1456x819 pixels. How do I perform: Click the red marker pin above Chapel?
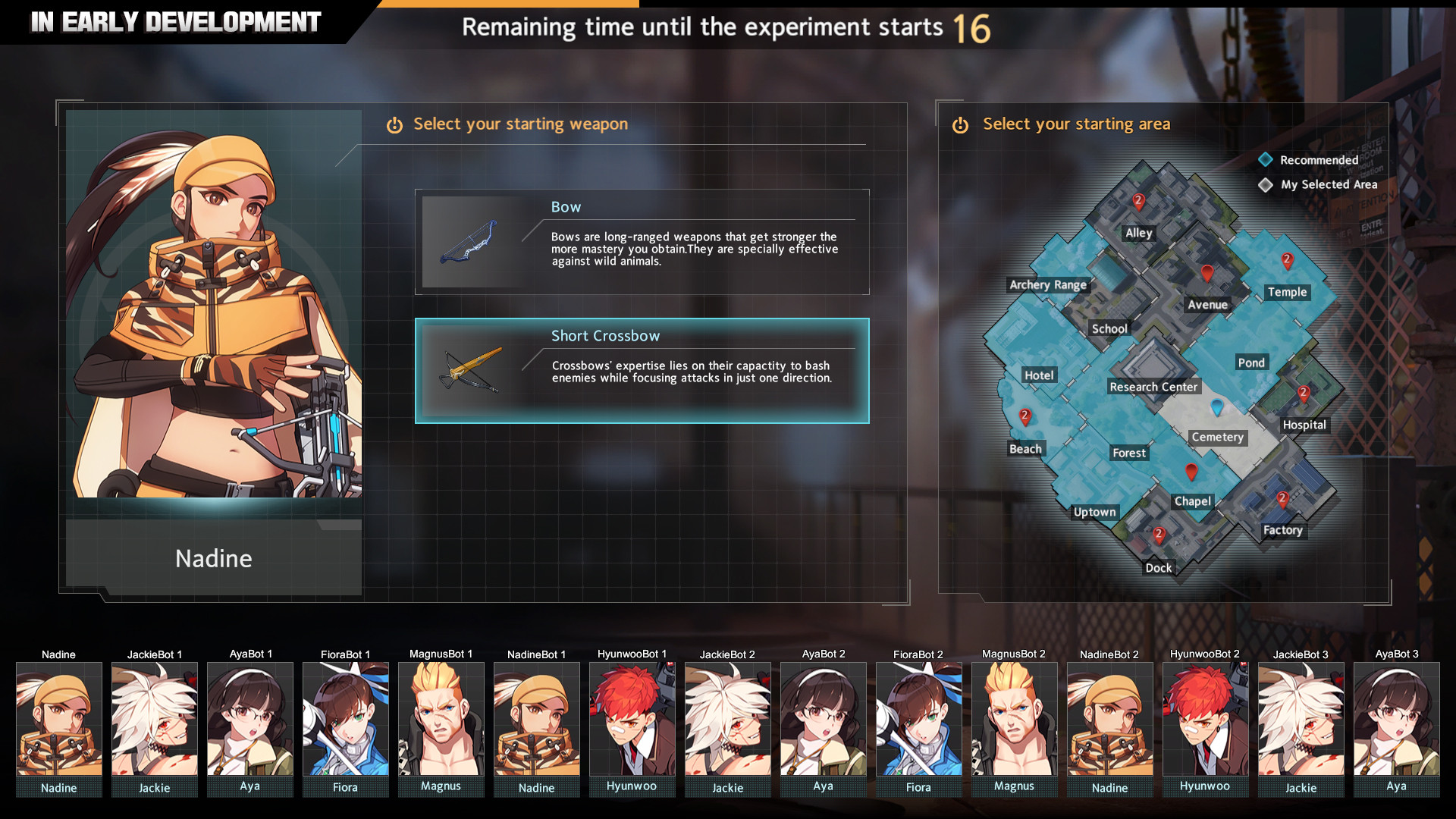pyautogui.click(x=1191, y=472)
